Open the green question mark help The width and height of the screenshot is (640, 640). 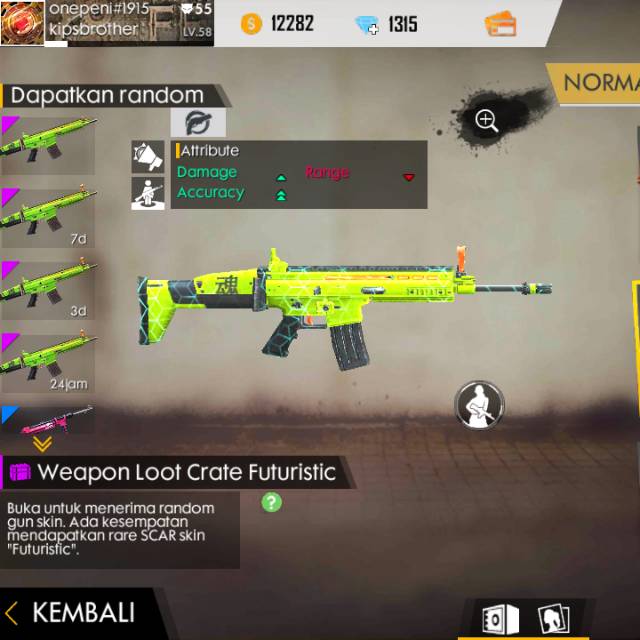(x=271, y=502)
